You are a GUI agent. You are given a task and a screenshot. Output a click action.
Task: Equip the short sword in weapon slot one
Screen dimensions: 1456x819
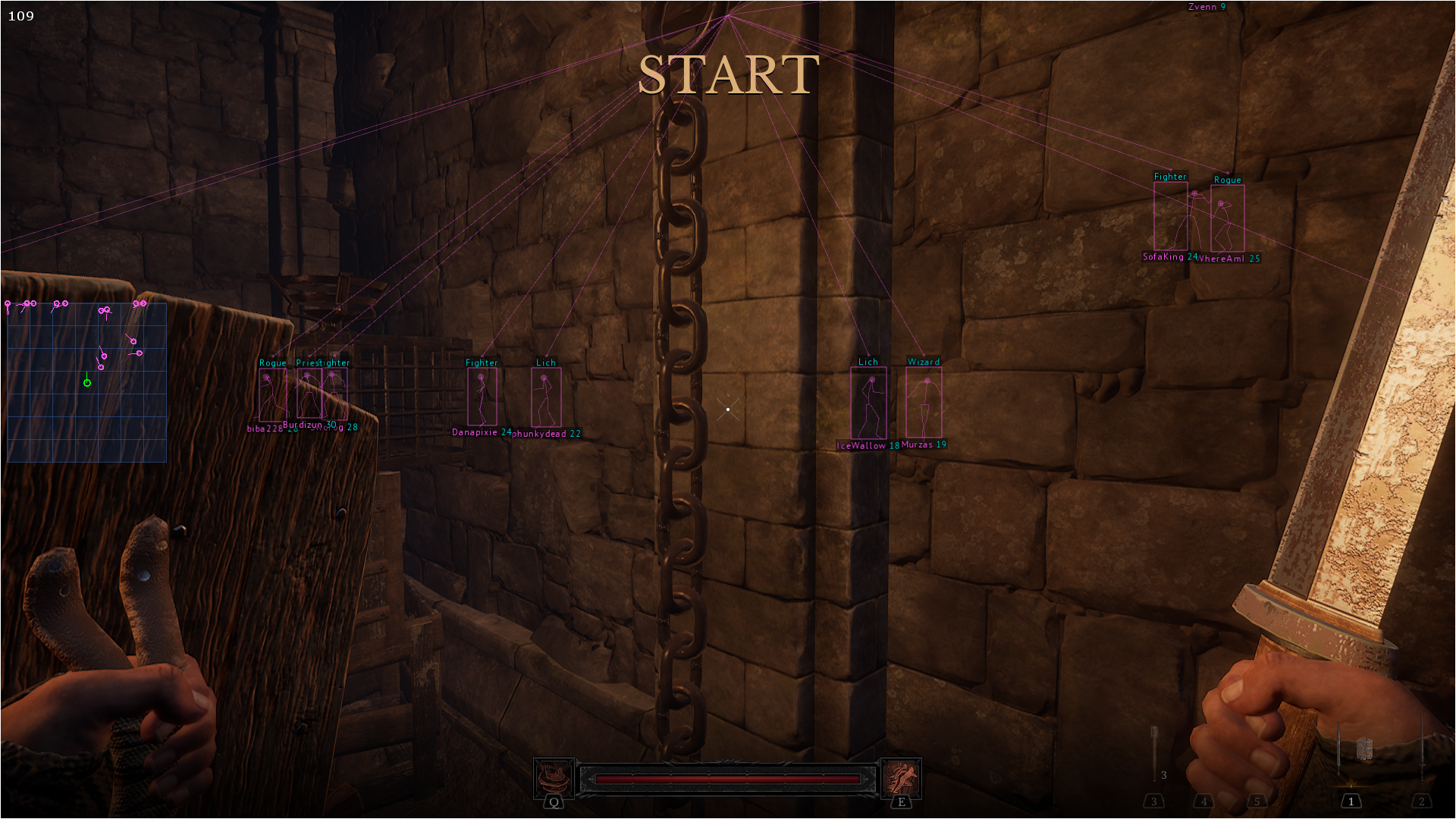coord(1339,751)
